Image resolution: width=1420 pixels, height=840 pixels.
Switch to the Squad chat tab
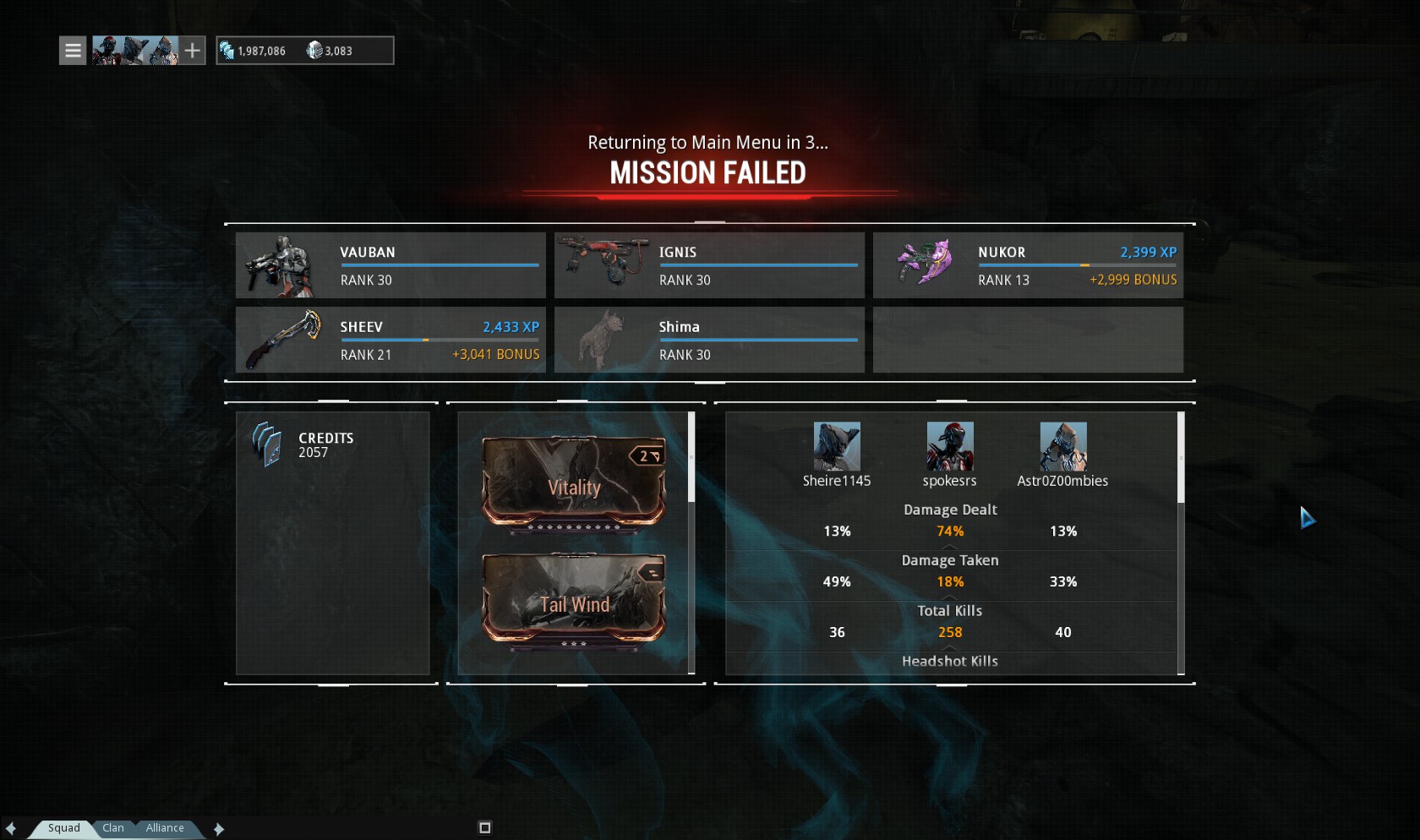(63, 828)
